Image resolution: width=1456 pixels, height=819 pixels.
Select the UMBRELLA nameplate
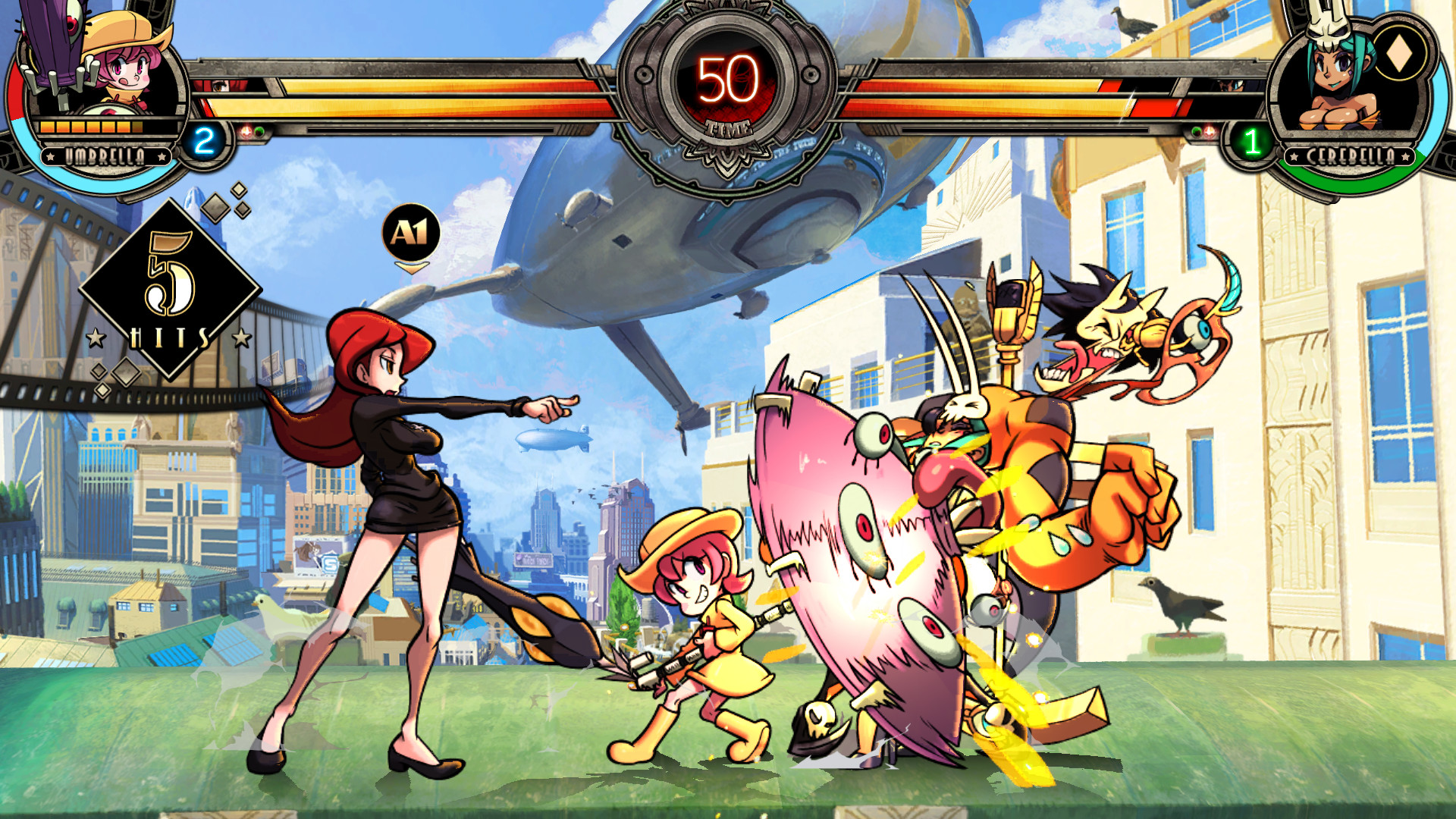[x=106, y=155]
